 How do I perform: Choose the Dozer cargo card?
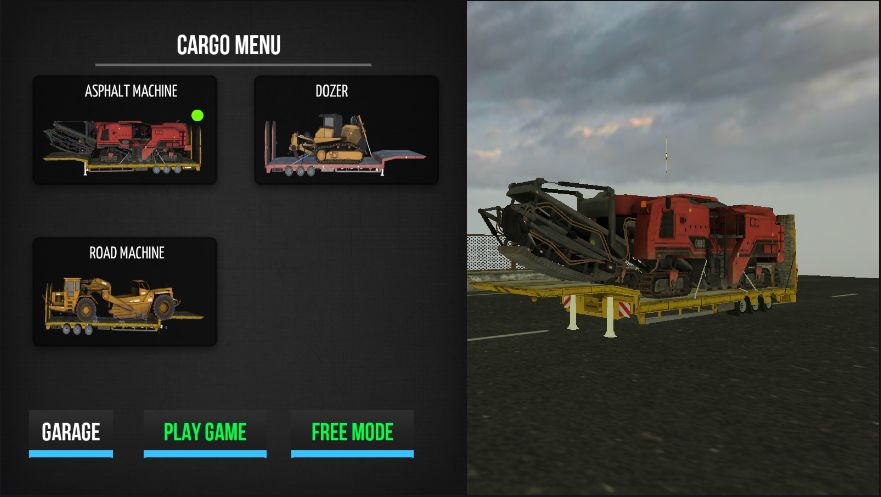point(346,131)
